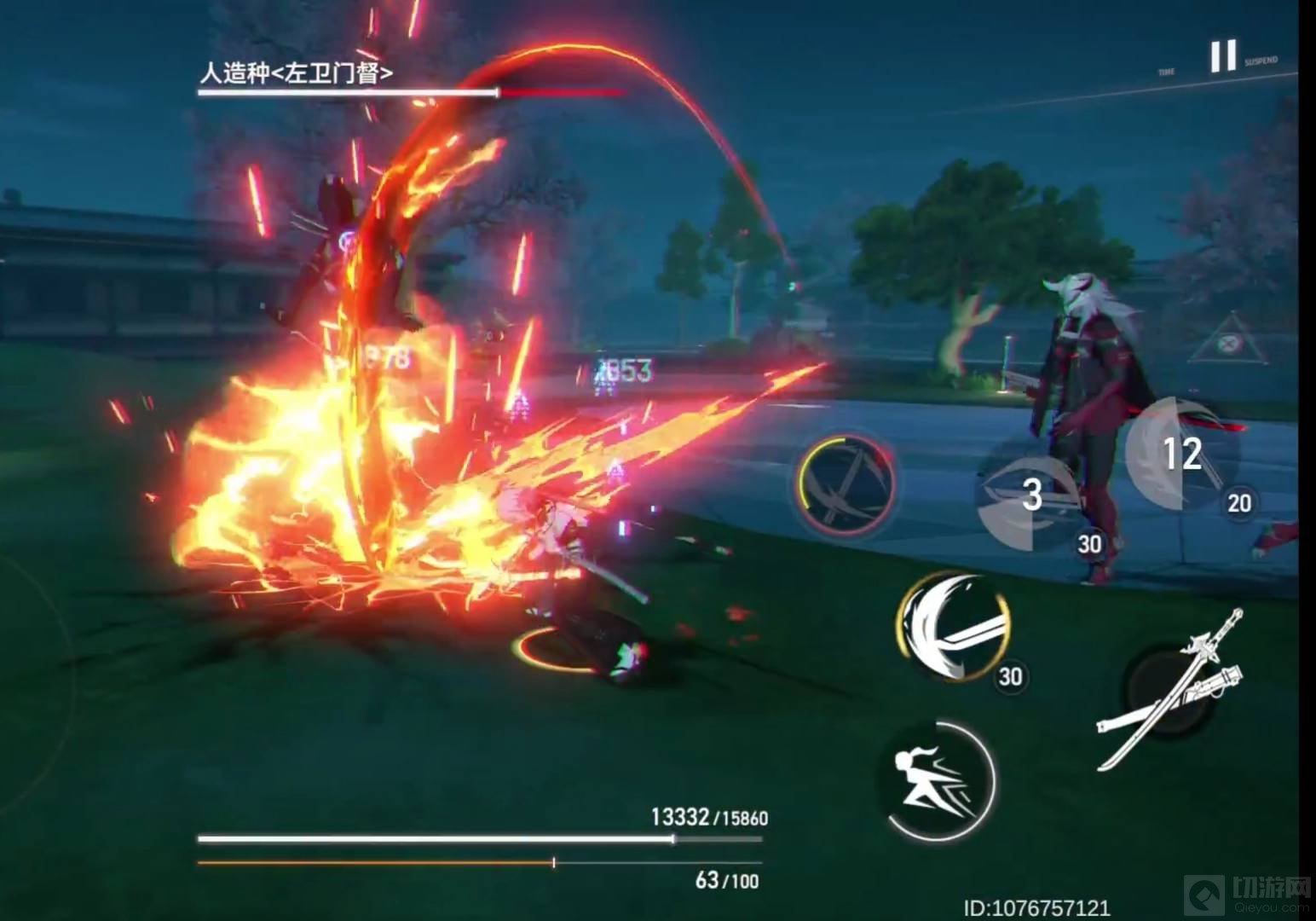The height and width of the screenshot is (921, 1316).
Task: Click the triangular target lock icon
Action: point(1228,345)
